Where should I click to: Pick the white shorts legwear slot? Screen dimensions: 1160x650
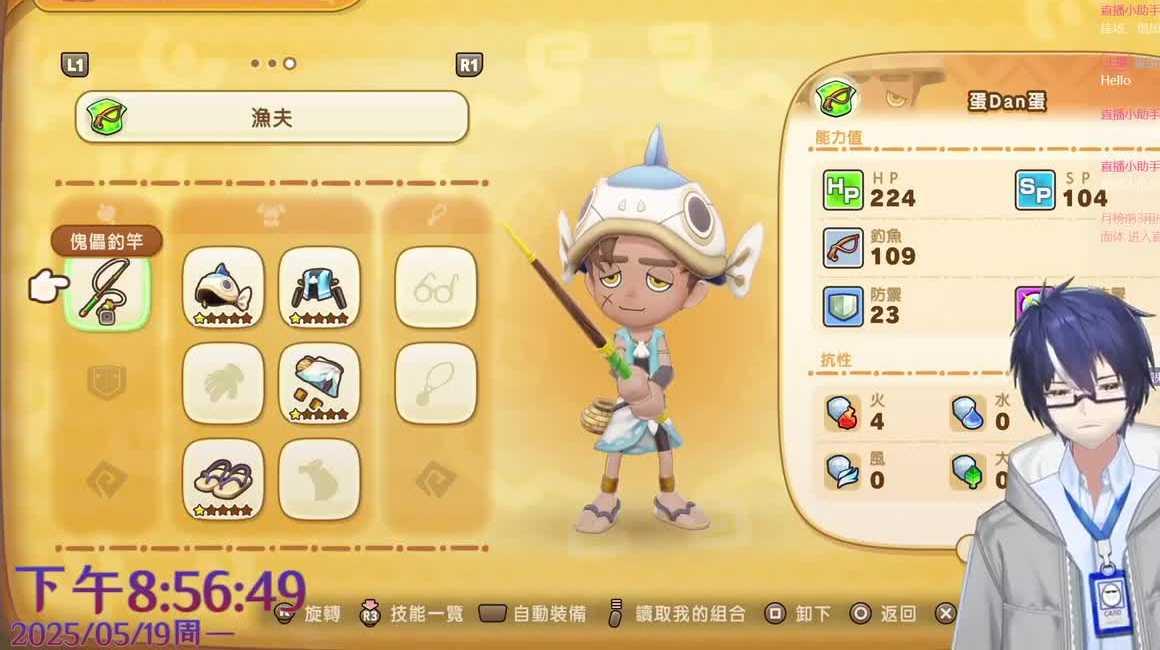[x=319, y=383]
